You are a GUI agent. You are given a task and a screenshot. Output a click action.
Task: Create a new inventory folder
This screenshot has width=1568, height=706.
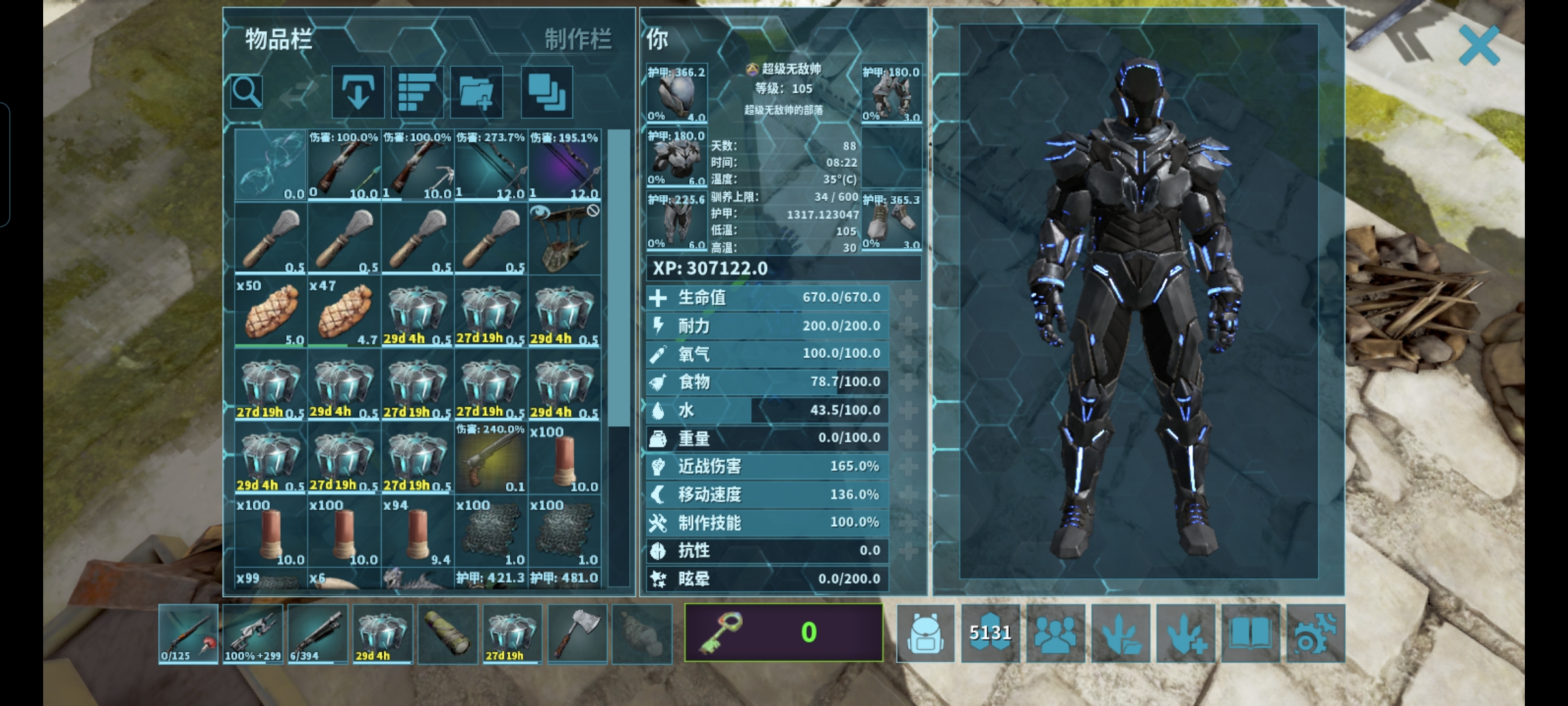[x=476, y=92]
